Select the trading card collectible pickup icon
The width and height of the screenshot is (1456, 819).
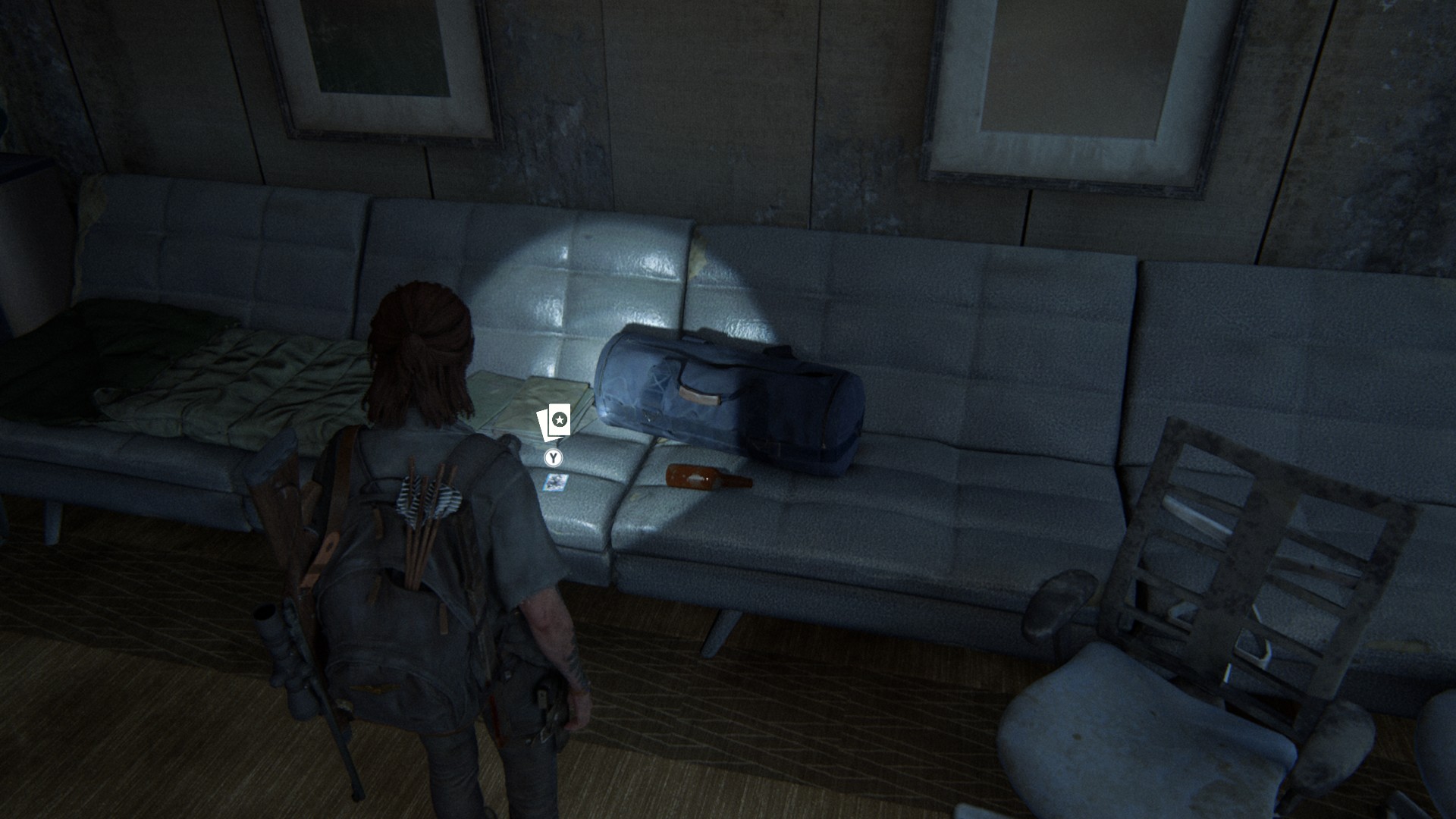pyautogui.click(x=554, y=422)
